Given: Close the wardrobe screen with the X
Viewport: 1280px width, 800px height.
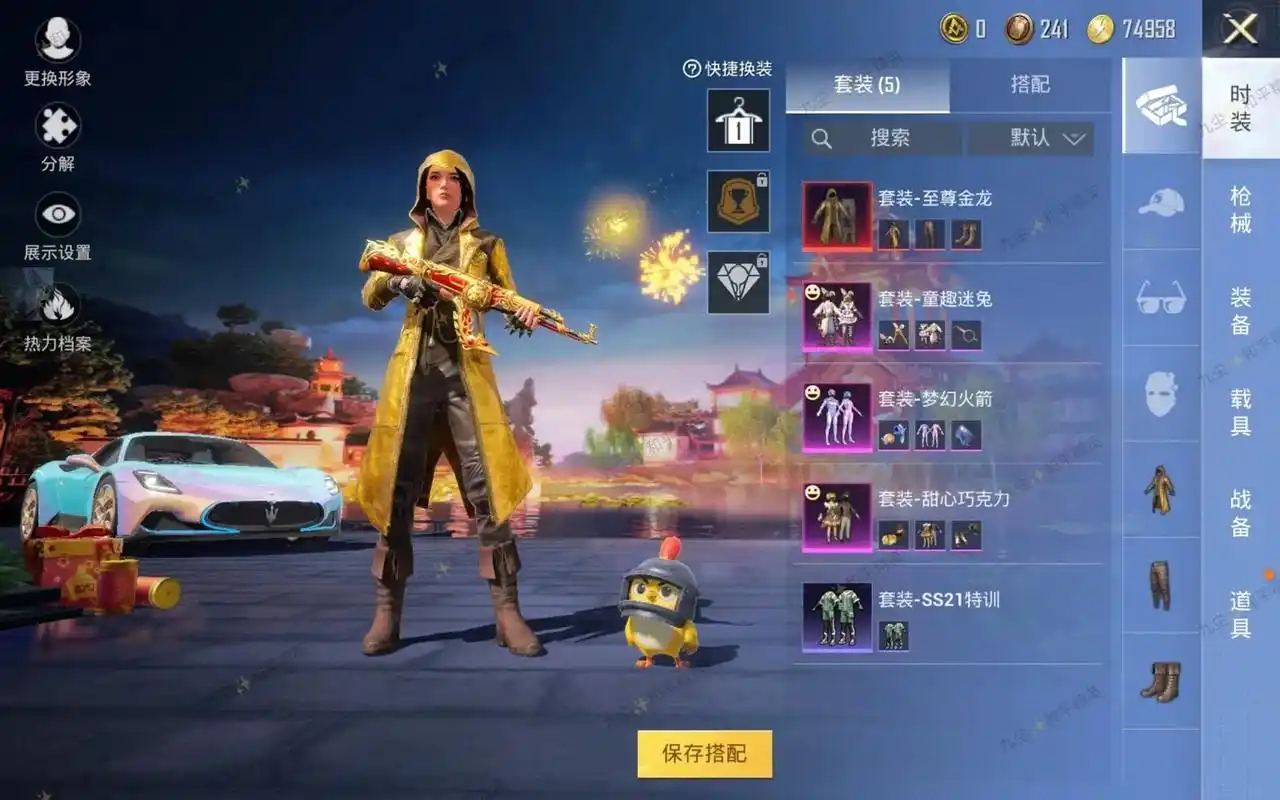Looking at the screenshot, I should tap(1240, 28).
